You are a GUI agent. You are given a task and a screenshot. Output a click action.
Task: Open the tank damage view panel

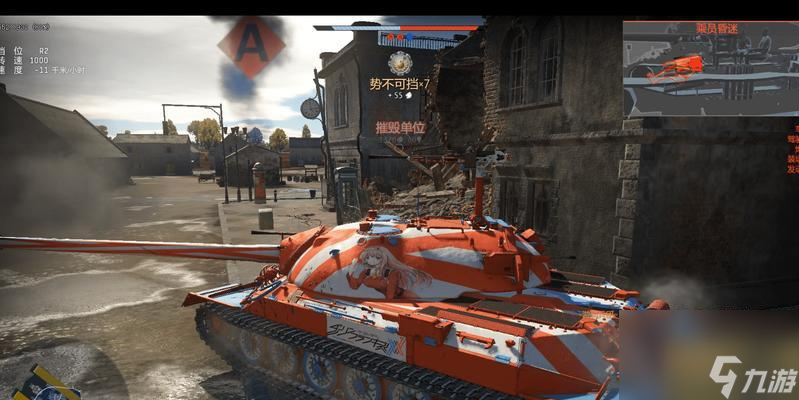pos(708,68)
